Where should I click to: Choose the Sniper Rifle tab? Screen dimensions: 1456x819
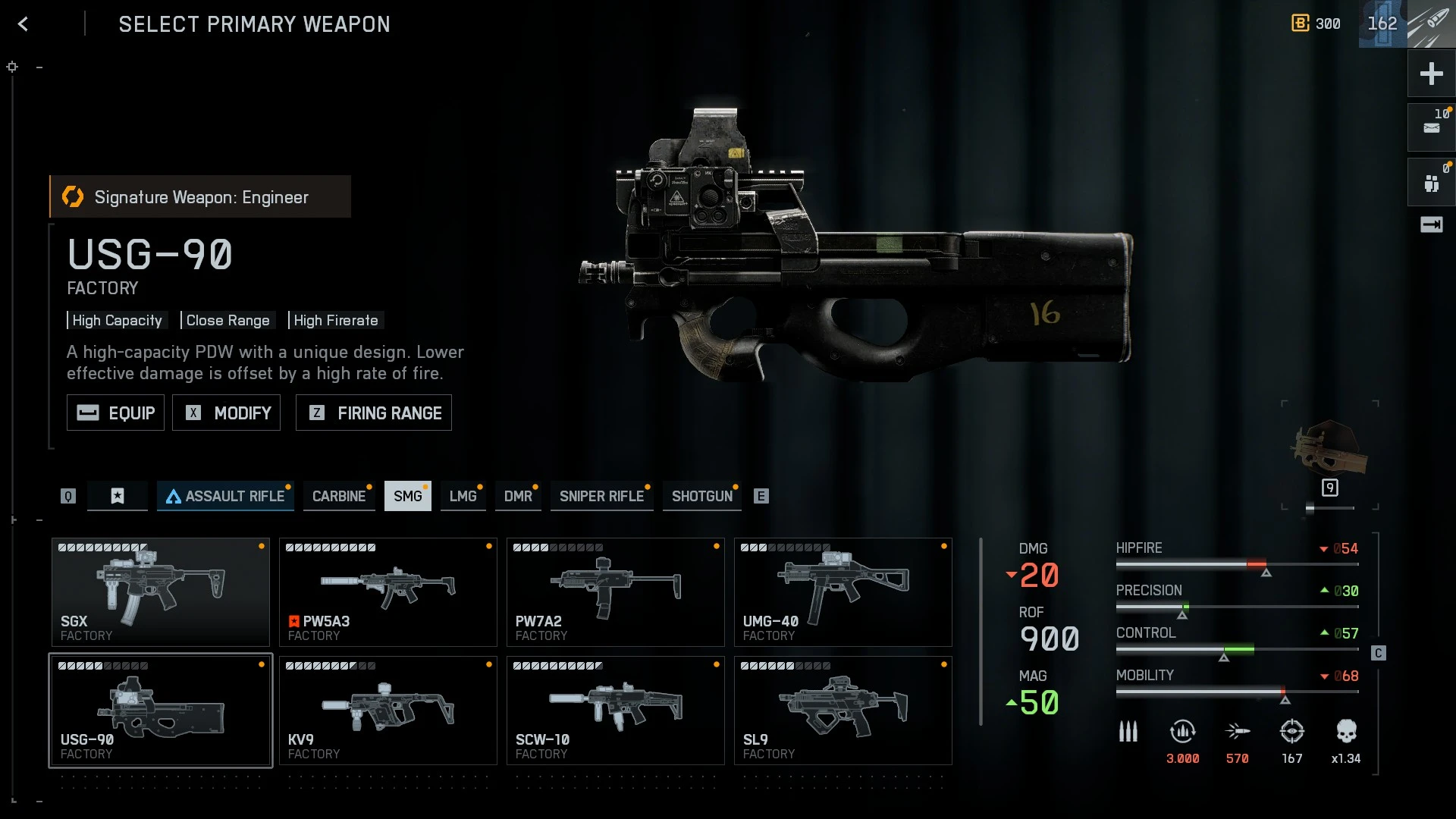point(601,496)
